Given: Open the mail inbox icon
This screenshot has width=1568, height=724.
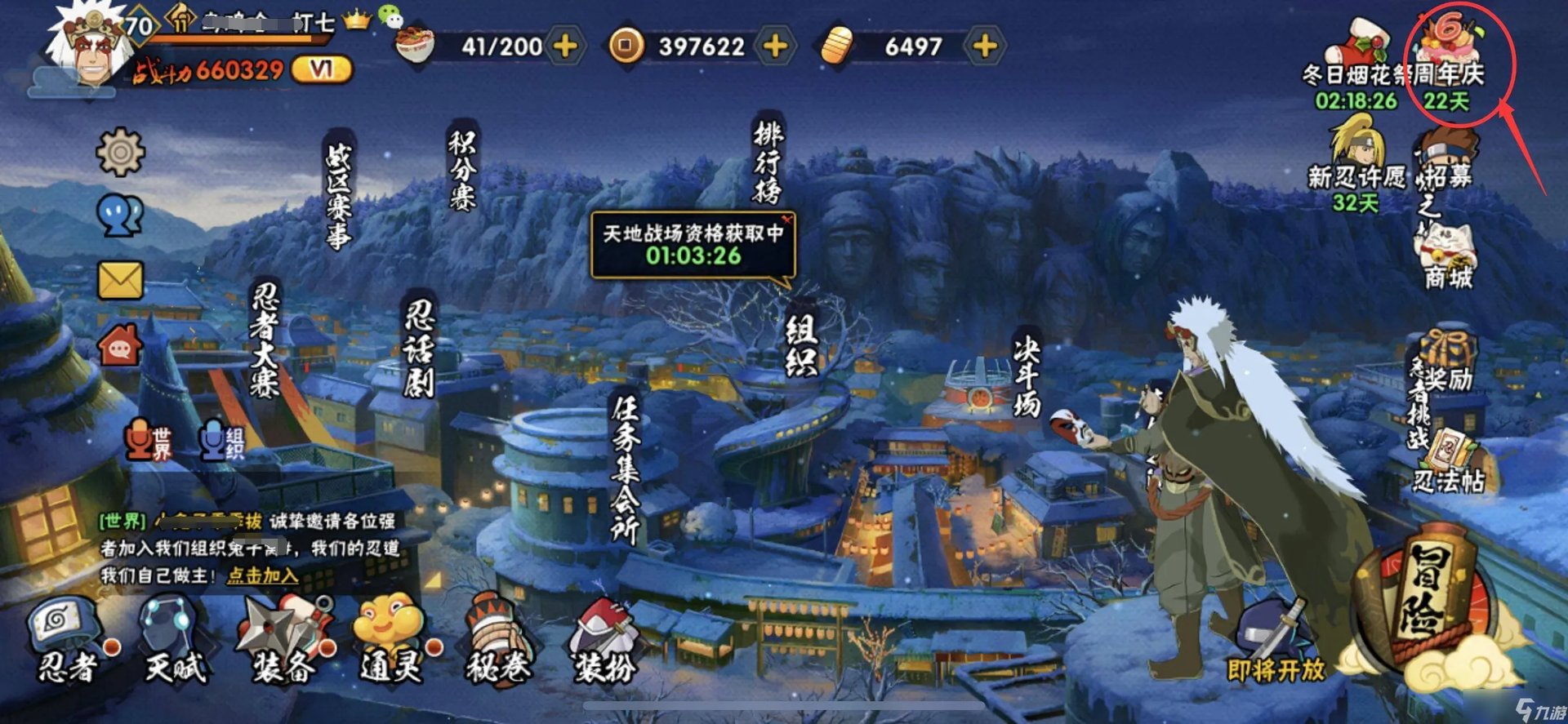Looking at the screenshot, I should tap(118, 278).
